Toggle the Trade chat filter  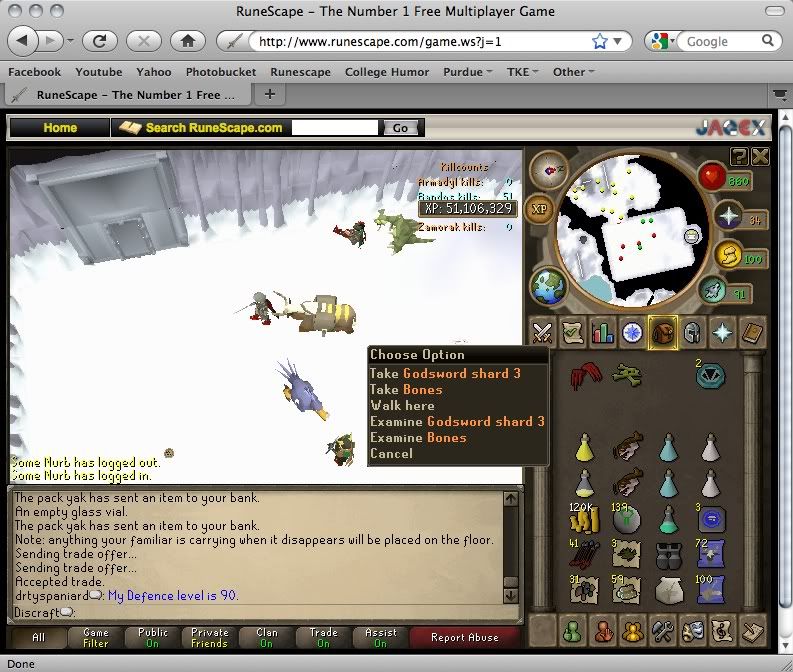[324, 637]
